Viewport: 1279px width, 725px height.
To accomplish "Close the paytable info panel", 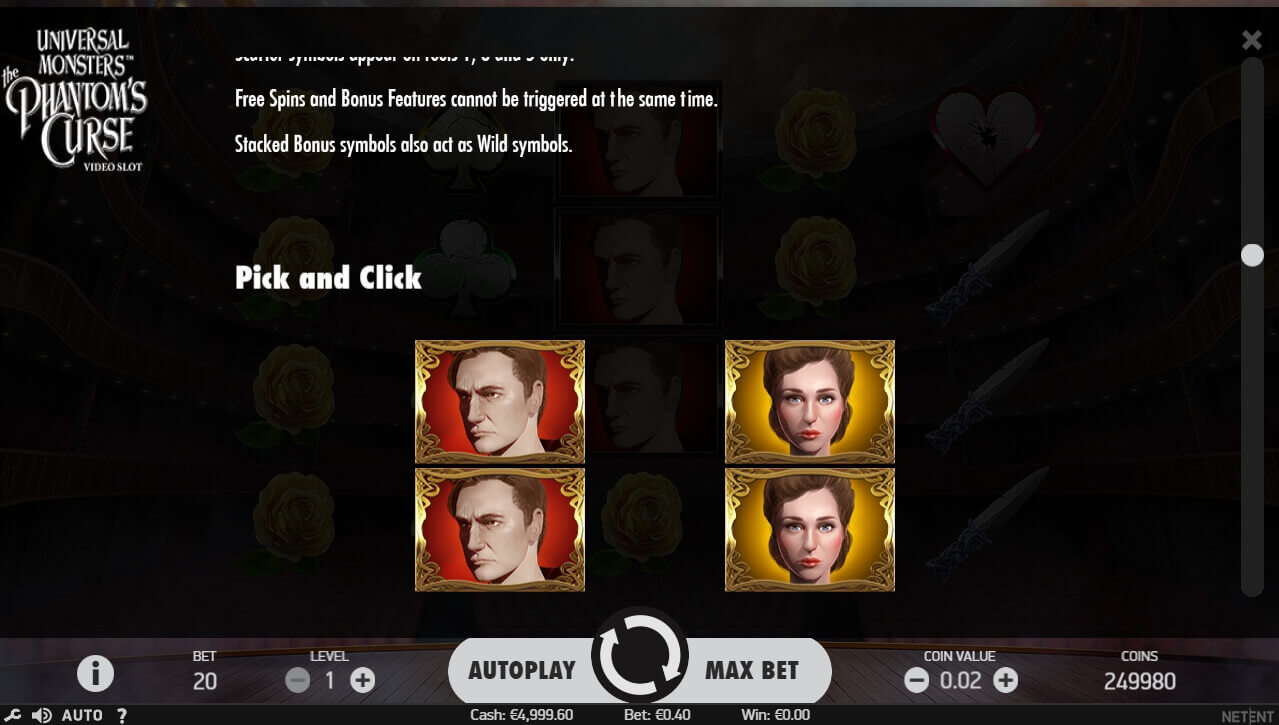I will coord(1251,40).
